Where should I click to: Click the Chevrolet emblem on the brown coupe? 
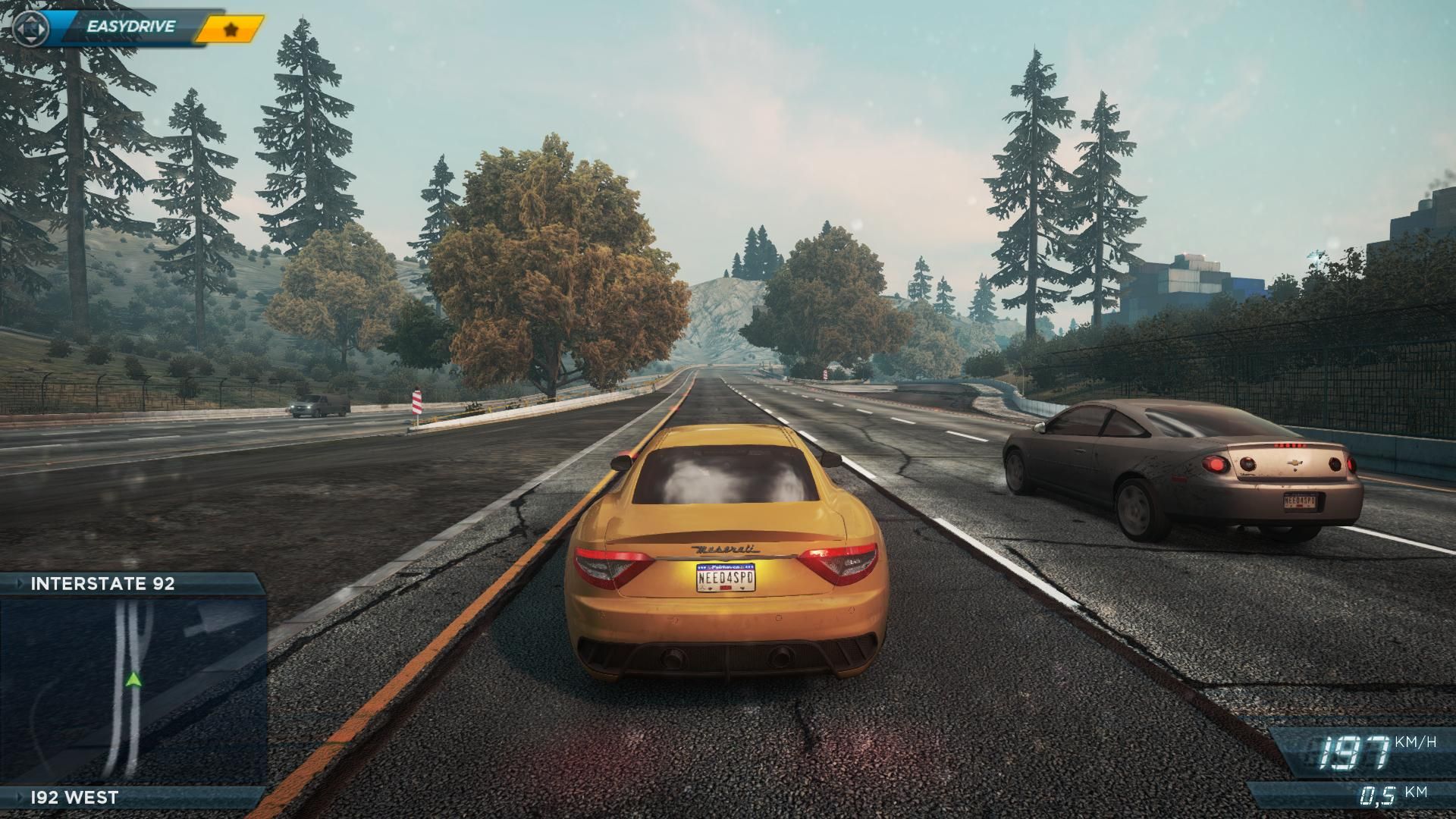click(1294, 463)
